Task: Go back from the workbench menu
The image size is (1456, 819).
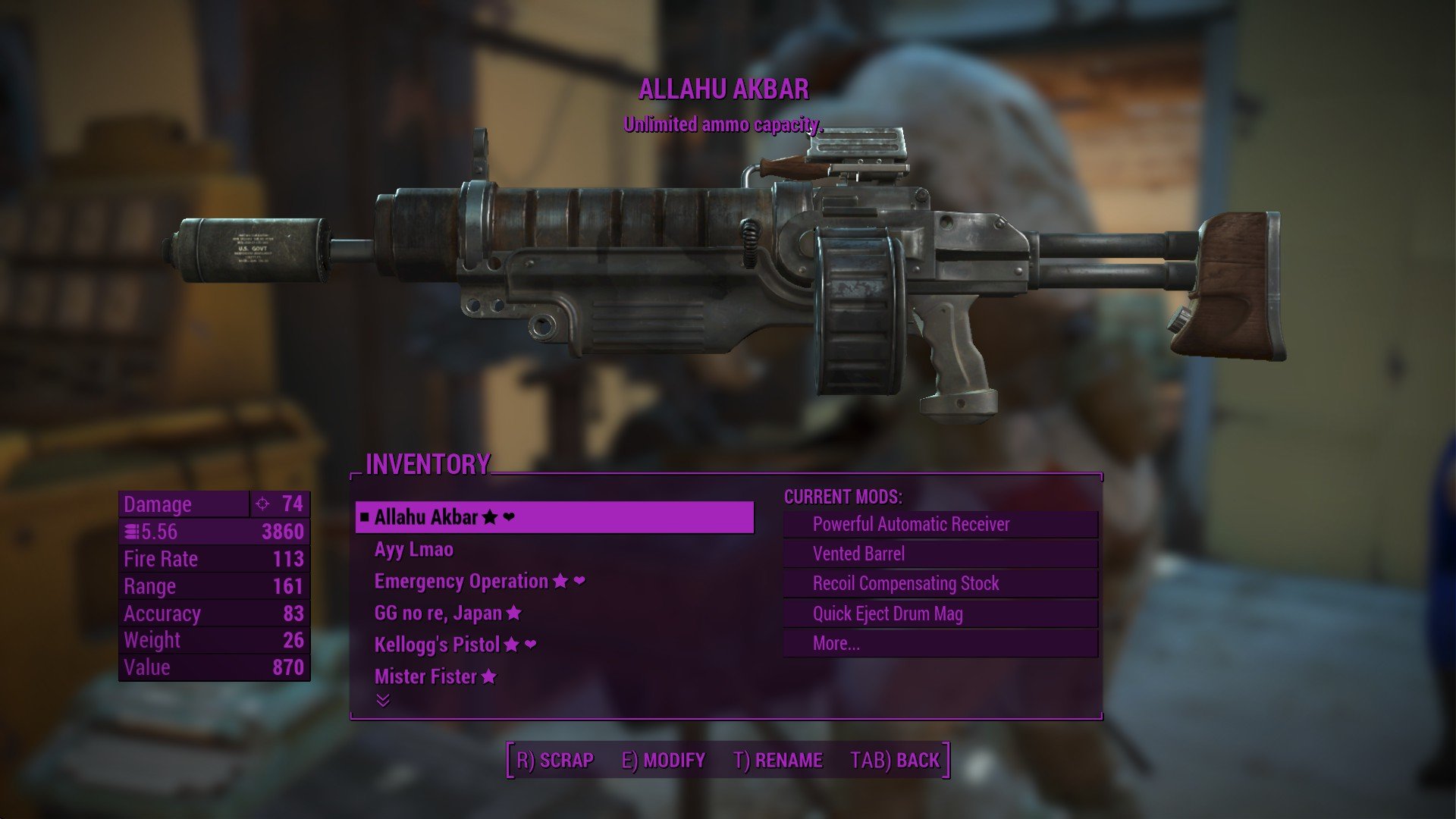Action: (895, 760)
